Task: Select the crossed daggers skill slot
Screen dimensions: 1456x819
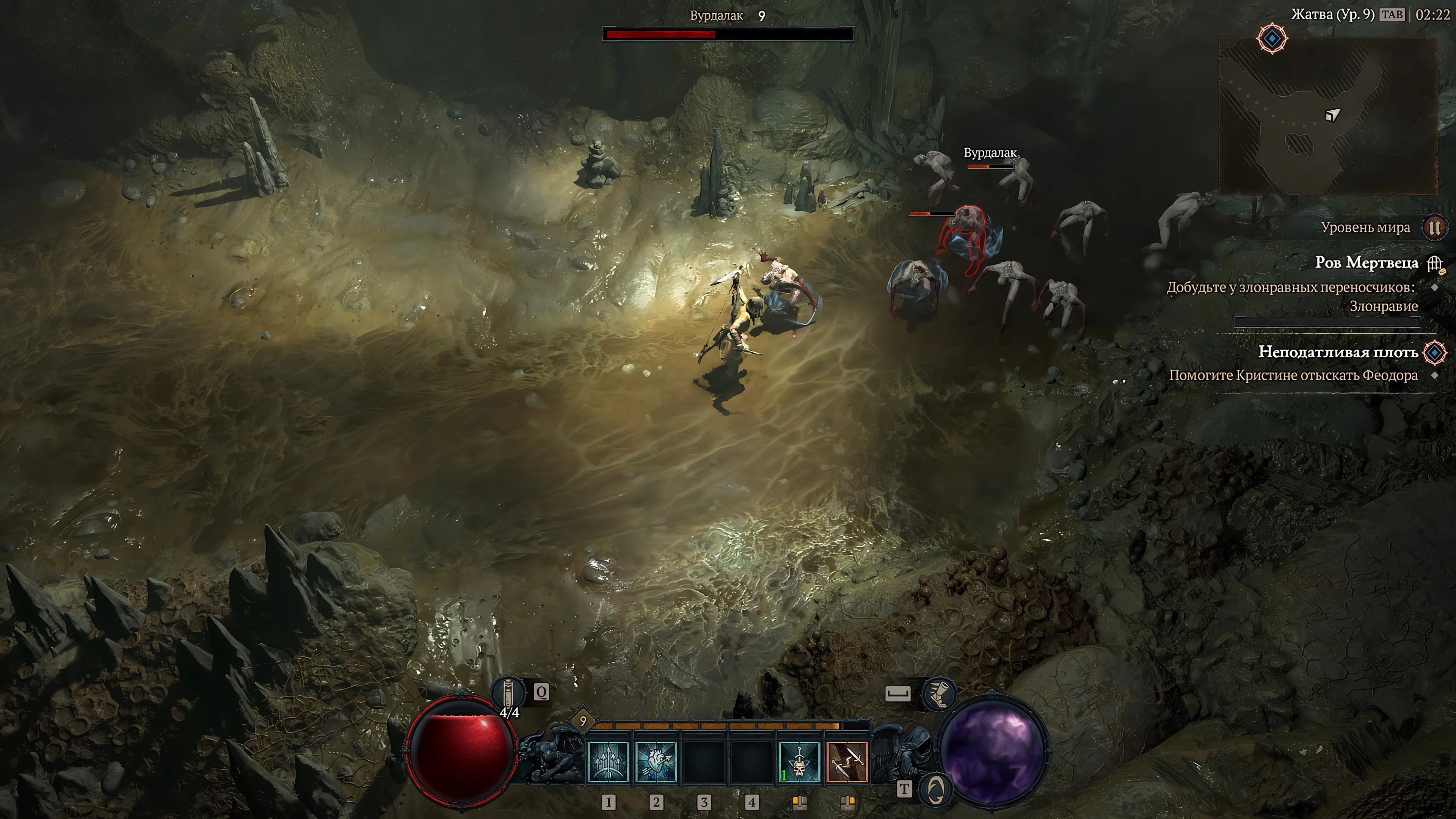Action: pos(847,761)
